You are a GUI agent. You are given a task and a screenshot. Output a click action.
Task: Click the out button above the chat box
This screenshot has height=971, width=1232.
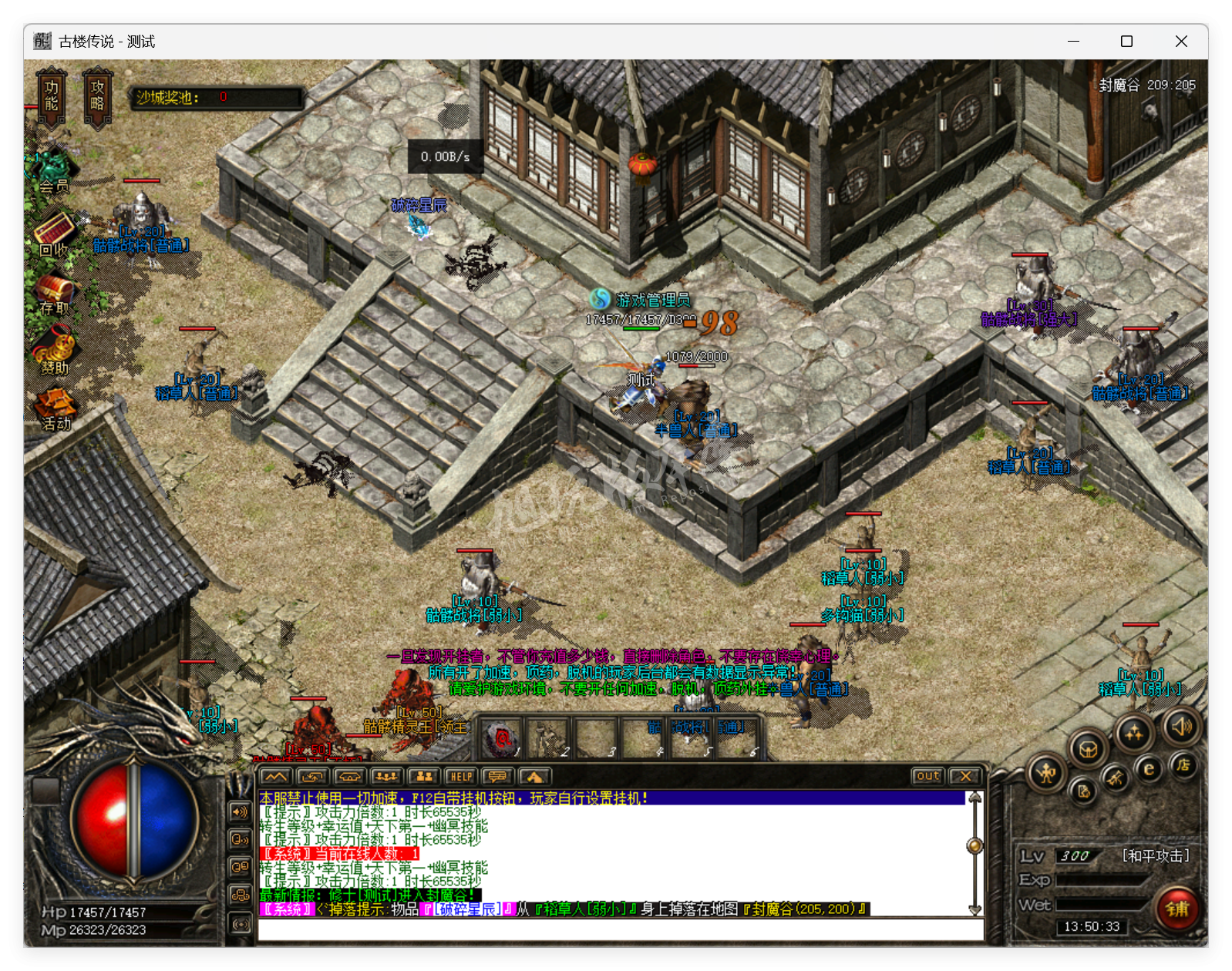pos(927,777)
